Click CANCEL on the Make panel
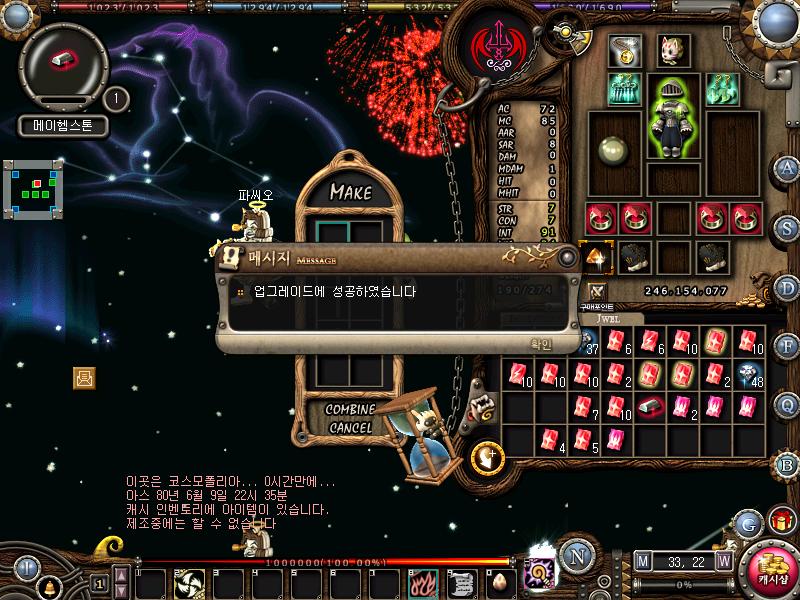Image resolution: width=800 pixels, height=600 pixels. pyautogui.click(x=350, y=427)
